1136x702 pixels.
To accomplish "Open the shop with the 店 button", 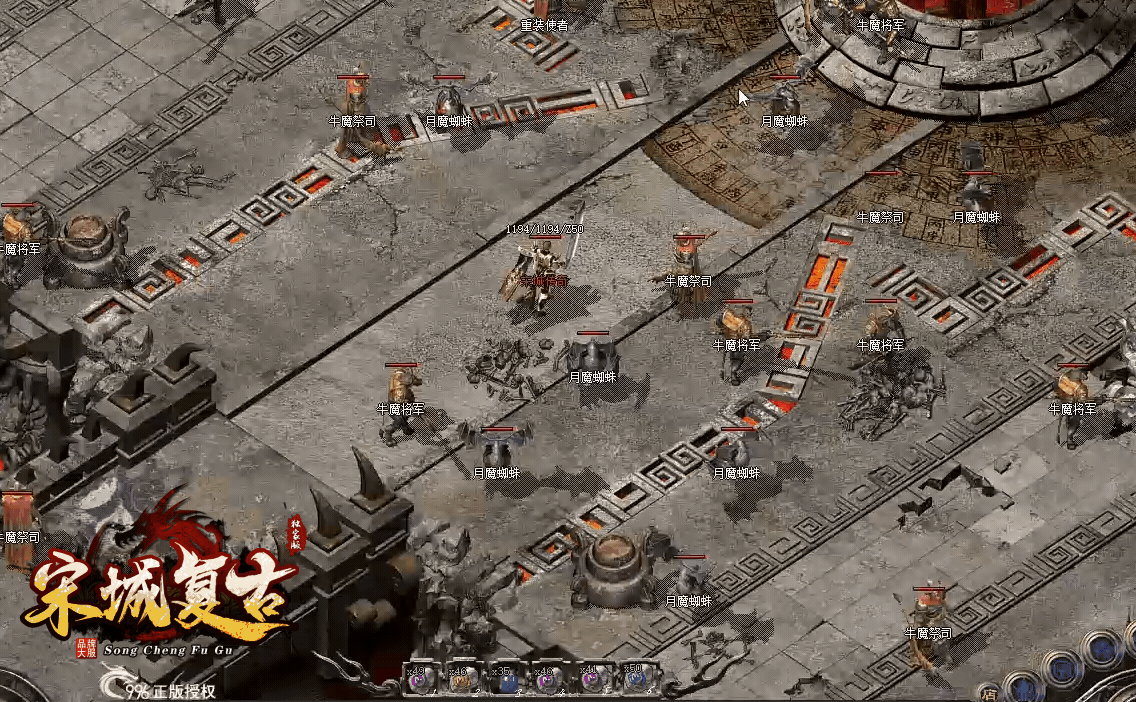I will (988, 692).
